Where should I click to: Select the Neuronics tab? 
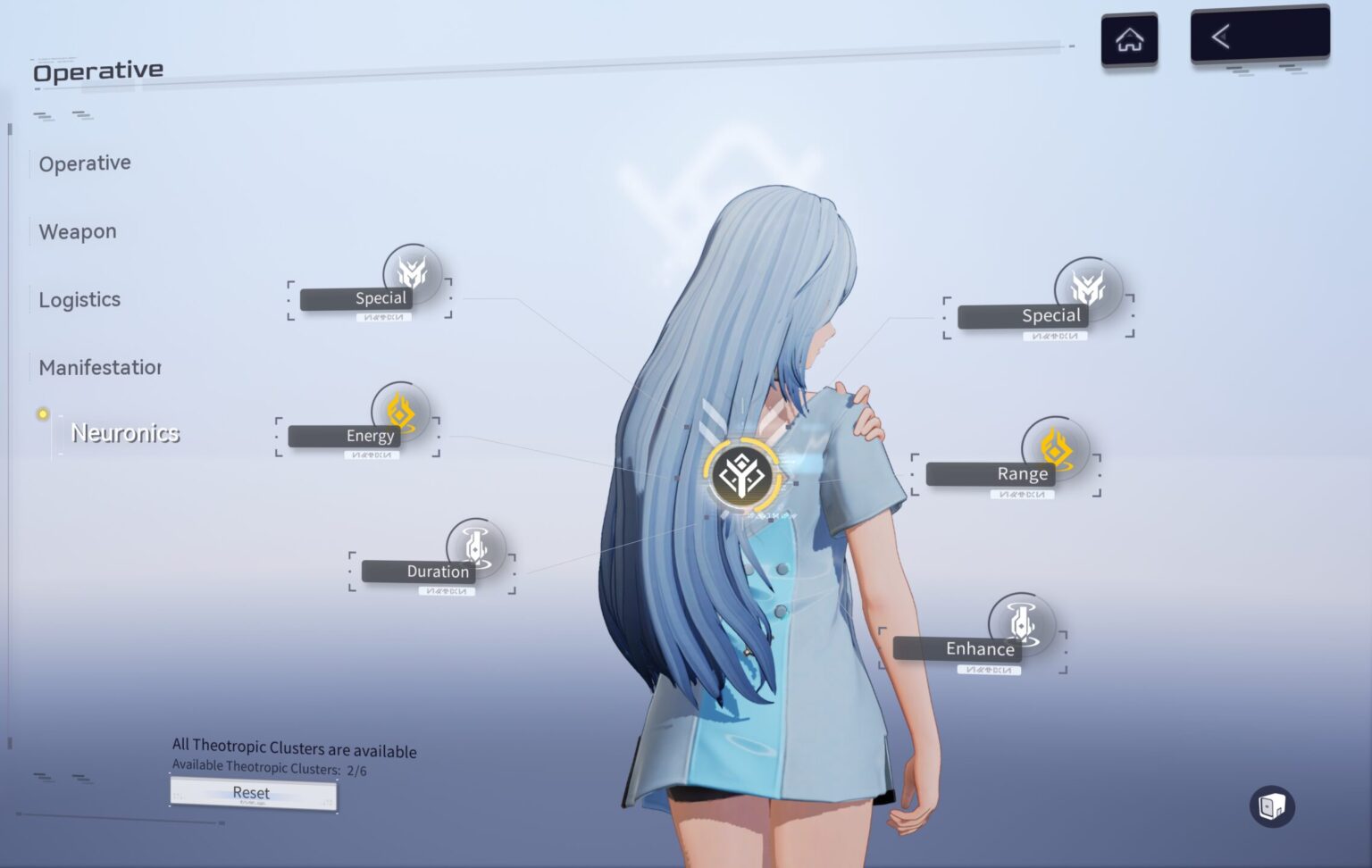coord(125,433)
